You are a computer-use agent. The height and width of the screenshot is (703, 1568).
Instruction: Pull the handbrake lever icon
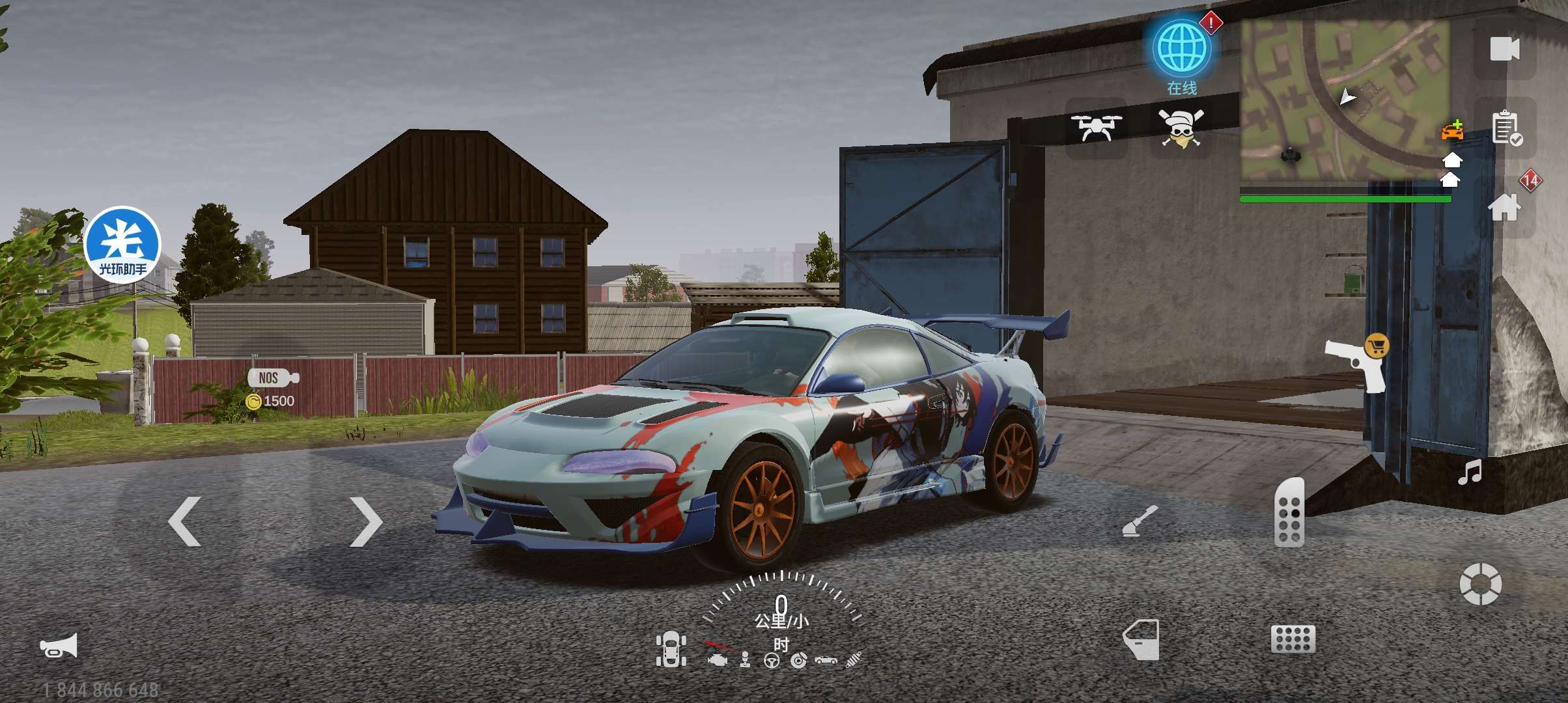1140,521
